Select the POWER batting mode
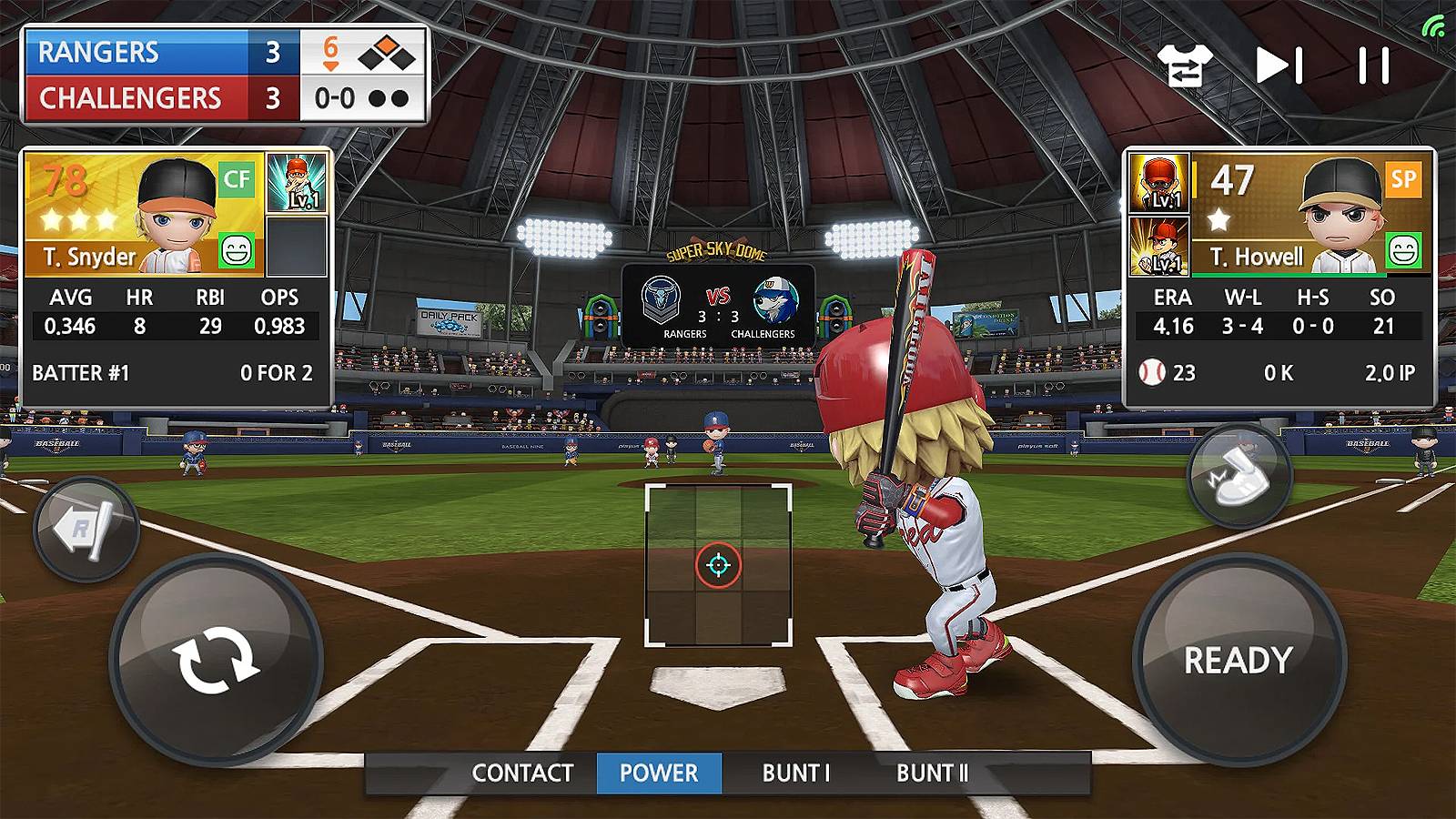The height and width of the screenshot is (819, 1456). [x=658, y=773]
